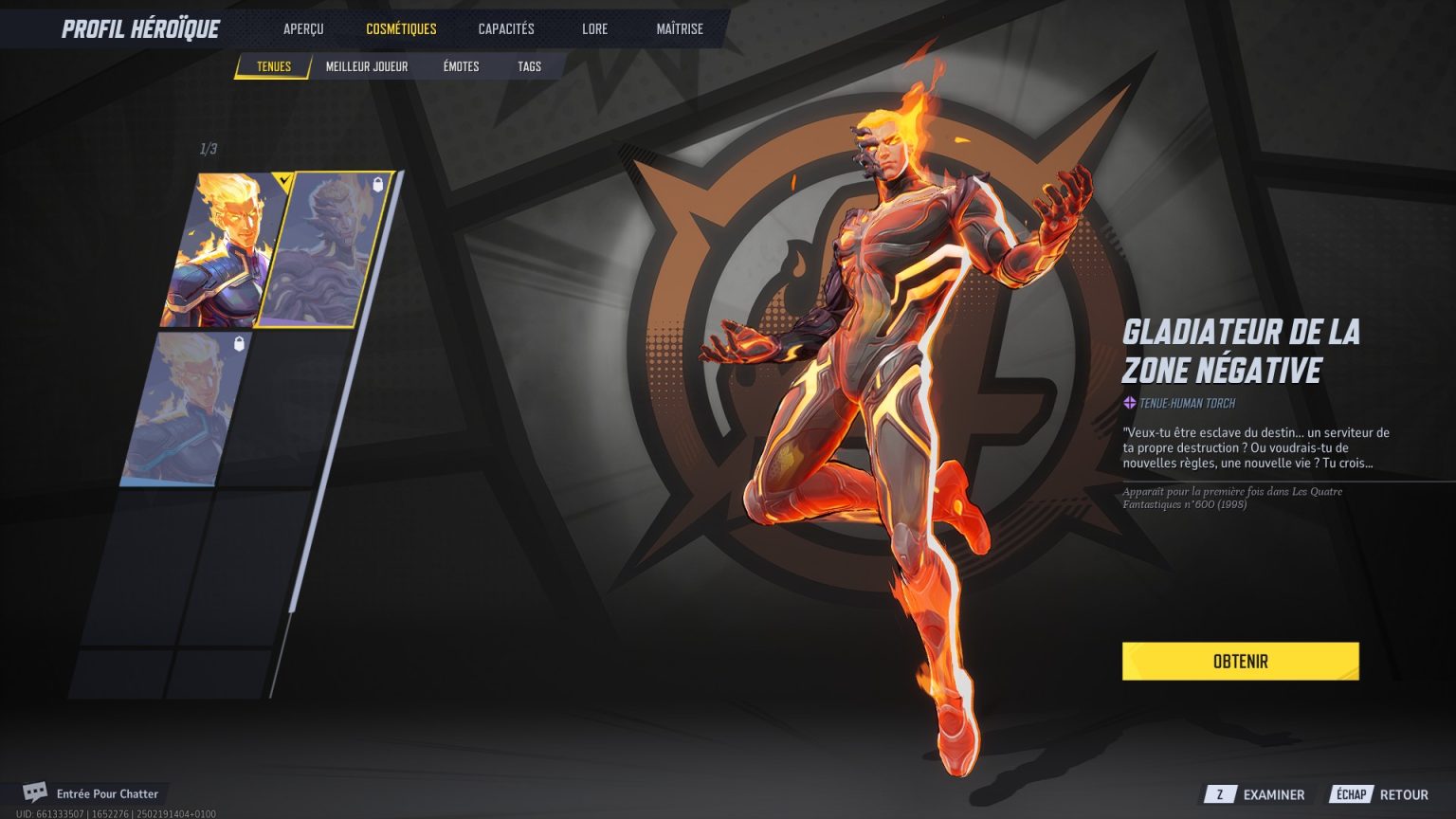Click the purple rarity diamond next to Tenue-Human Torch
Screen dimensions: 1456x819
1129,403
